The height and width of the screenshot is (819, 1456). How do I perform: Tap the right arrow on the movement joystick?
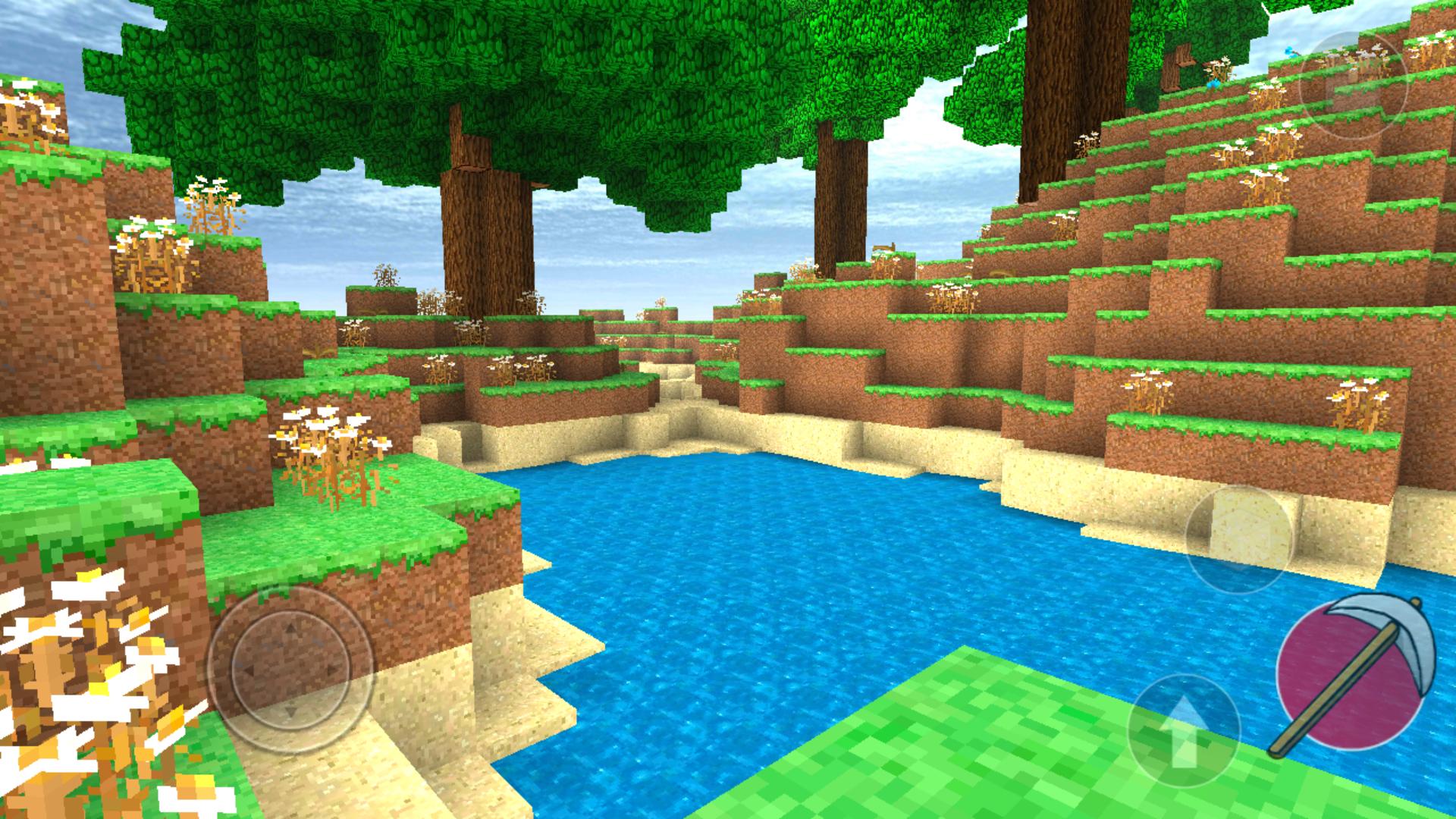coord(334,670)
